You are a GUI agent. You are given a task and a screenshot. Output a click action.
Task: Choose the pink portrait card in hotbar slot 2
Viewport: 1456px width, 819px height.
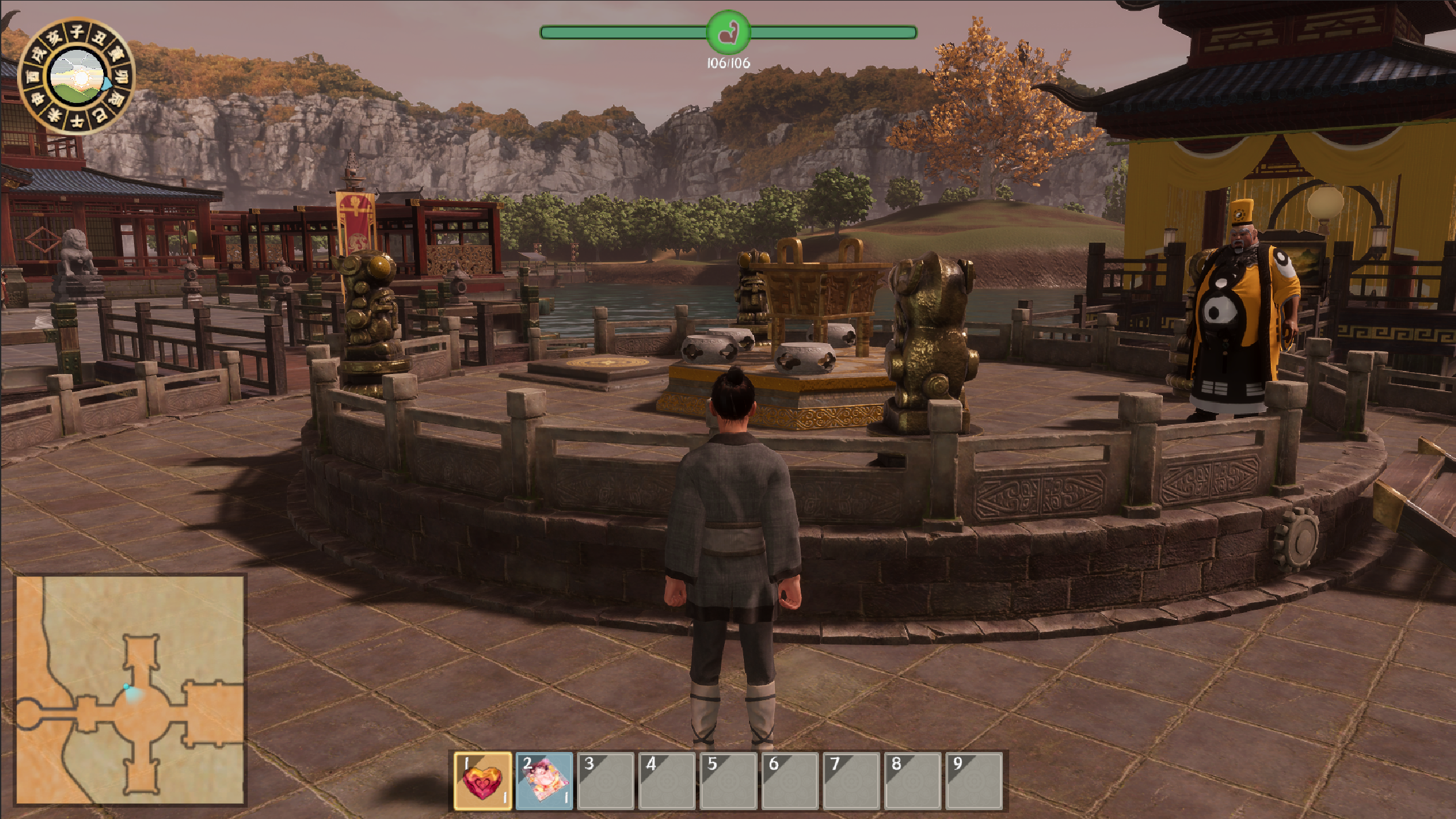(x=544, y=781)
